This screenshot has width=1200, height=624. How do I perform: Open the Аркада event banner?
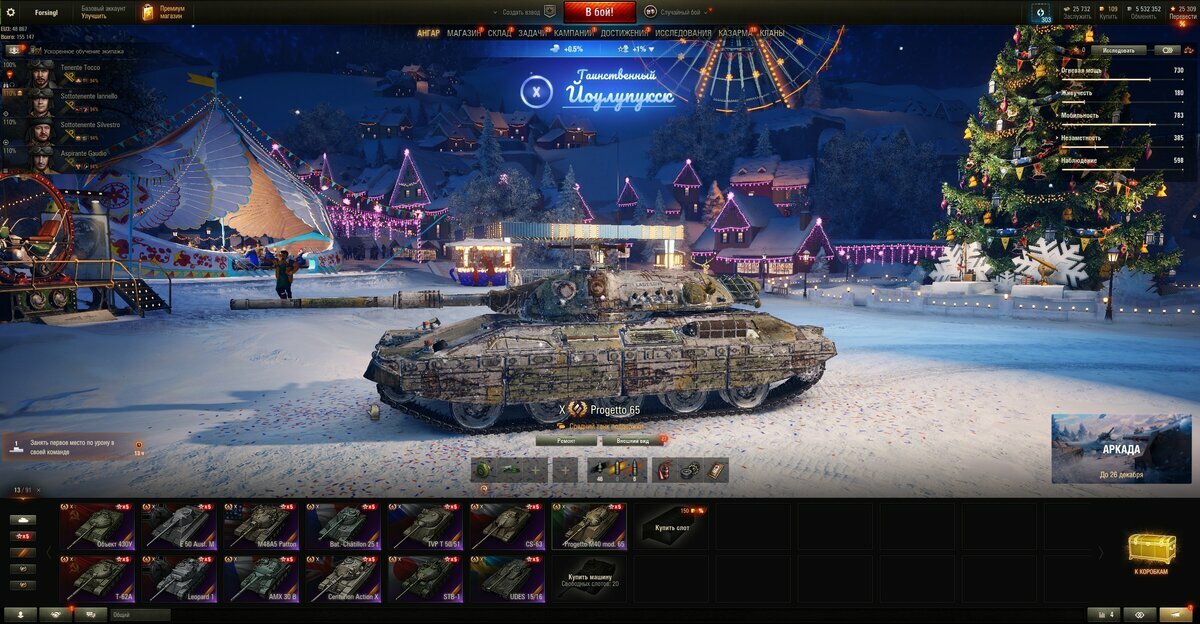click(1121, 449)
